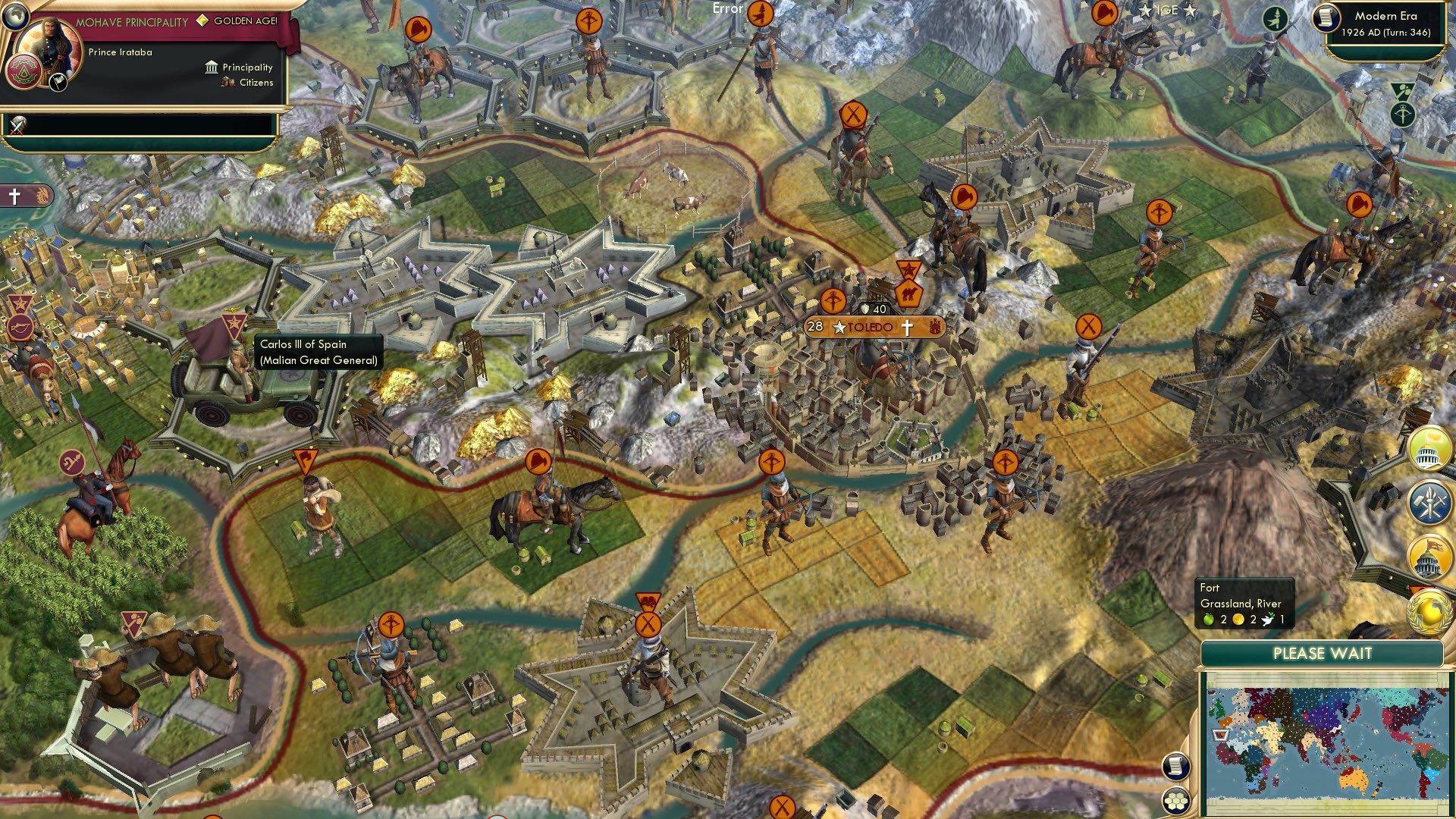1456x819 pixels.
Task: Click the city growth counter showing 28
Action: (815, 328)
